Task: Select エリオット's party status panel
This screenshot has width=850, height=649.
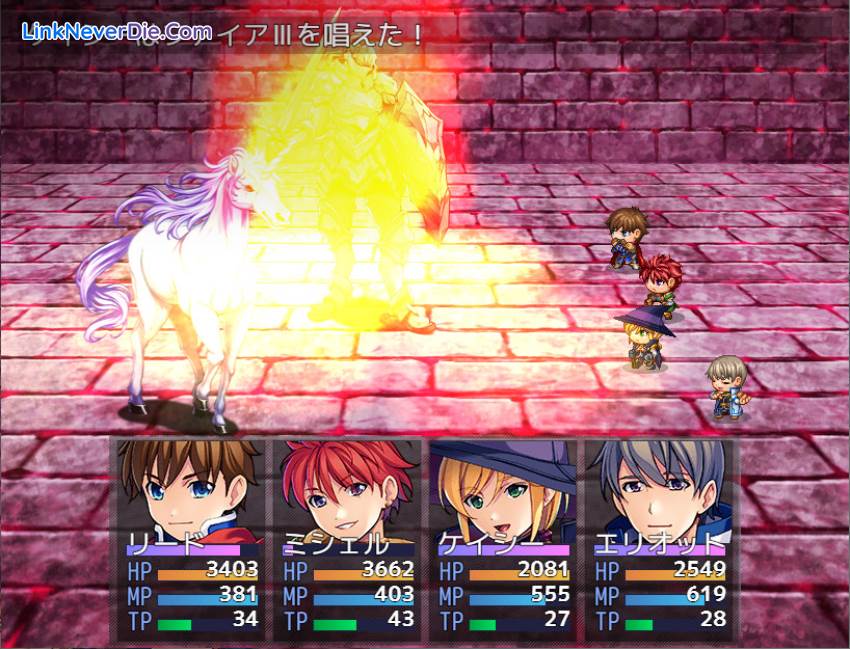Action: pos(658,538)
